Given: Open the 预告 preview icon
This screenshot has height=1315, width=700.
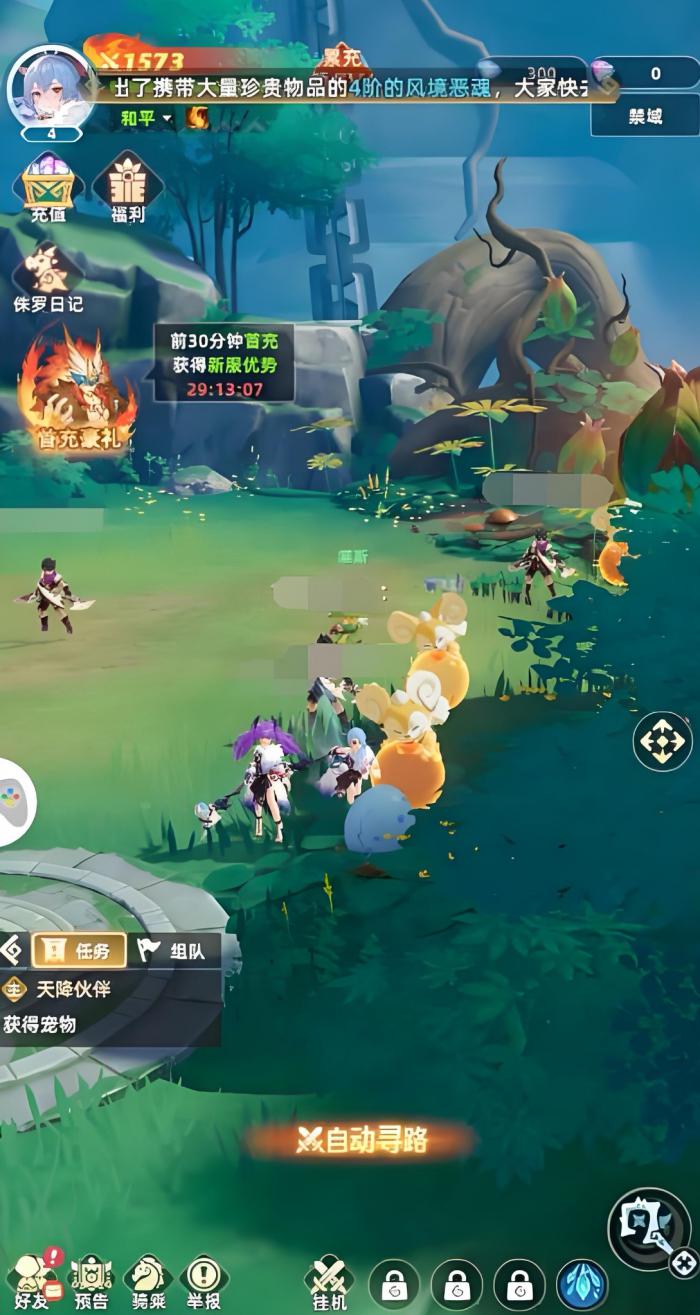Looking at the screenshot, I should [x=91, y=1280].
